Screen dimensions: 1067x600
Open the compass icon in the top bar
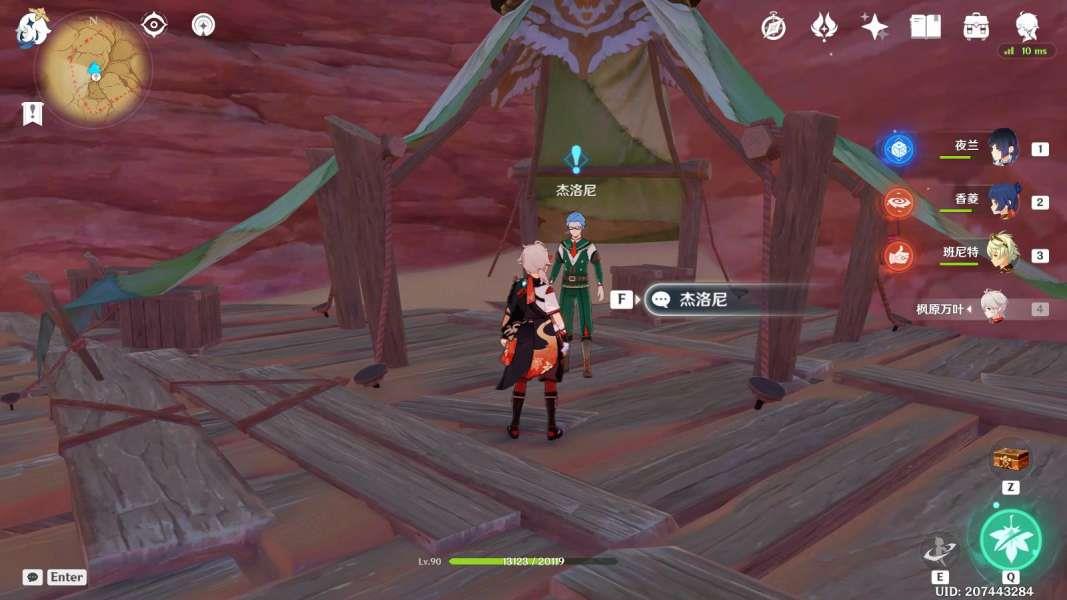[773, 27]
